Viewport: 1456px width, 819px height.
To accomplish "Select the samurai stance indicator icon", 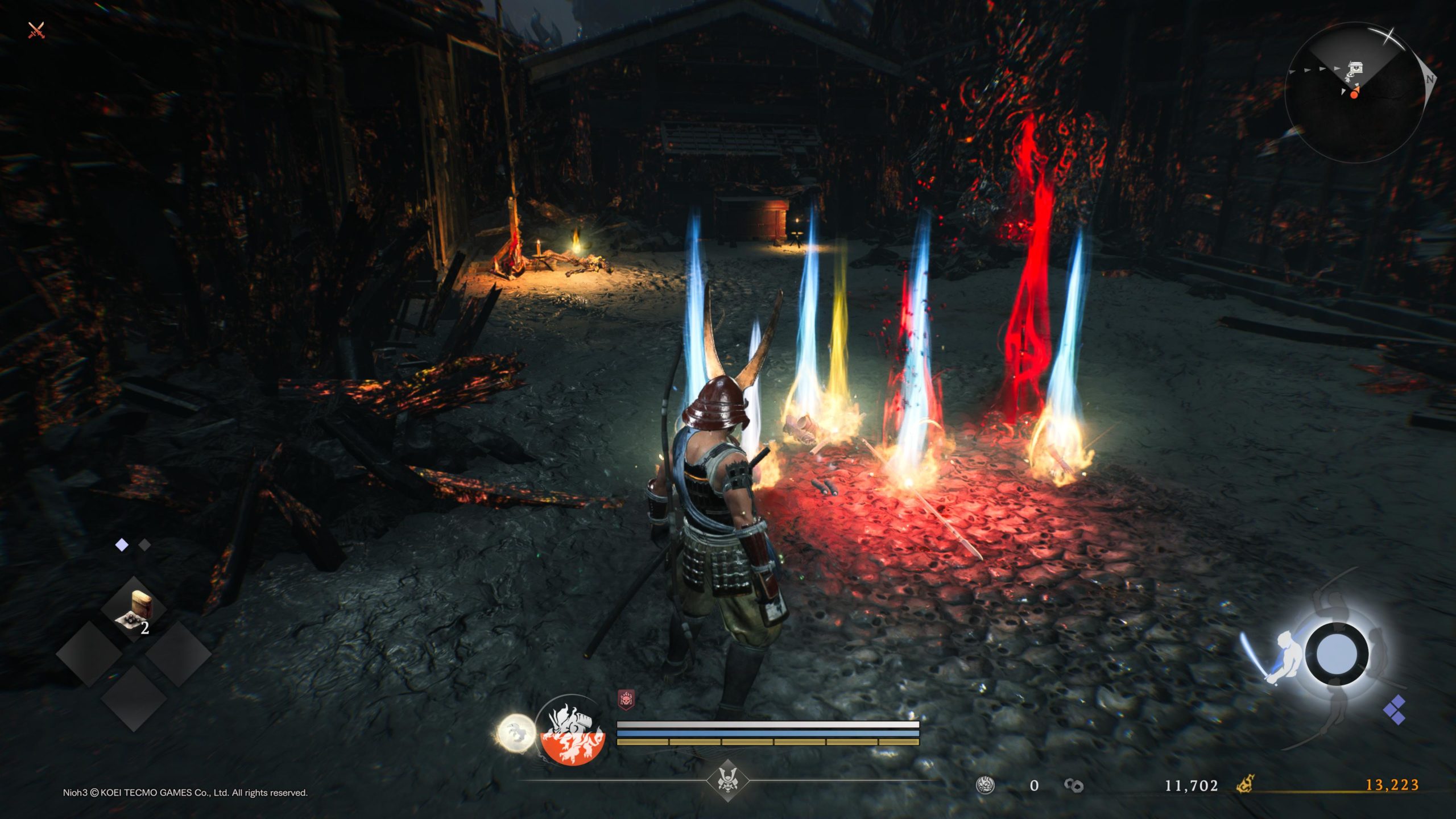I will (1285, 654).
